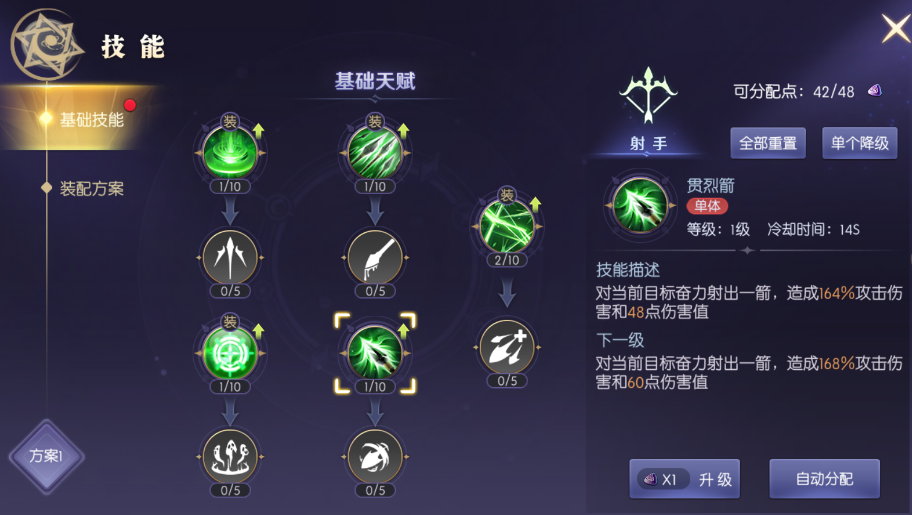This screenshot has width=912, height=515.
Task: Choose 自动分配 to auto-assign points
Action: pos(824,479)
